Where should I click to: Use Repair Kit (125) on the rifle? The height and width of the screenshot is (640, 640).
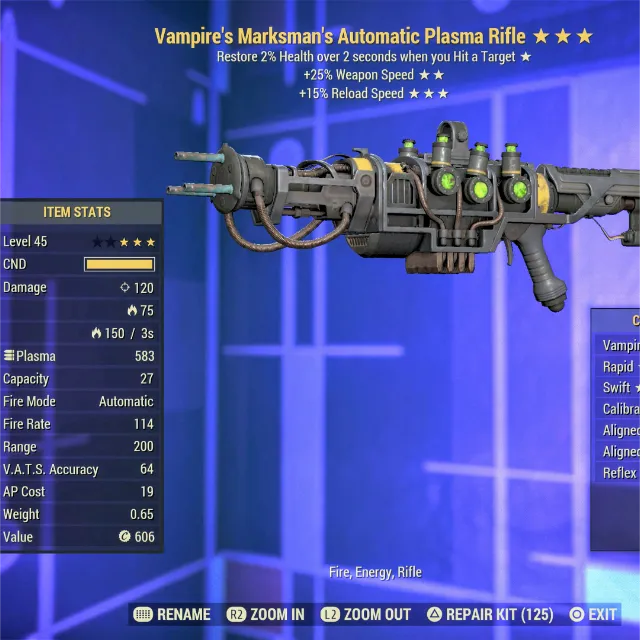[x=491, y=614]
